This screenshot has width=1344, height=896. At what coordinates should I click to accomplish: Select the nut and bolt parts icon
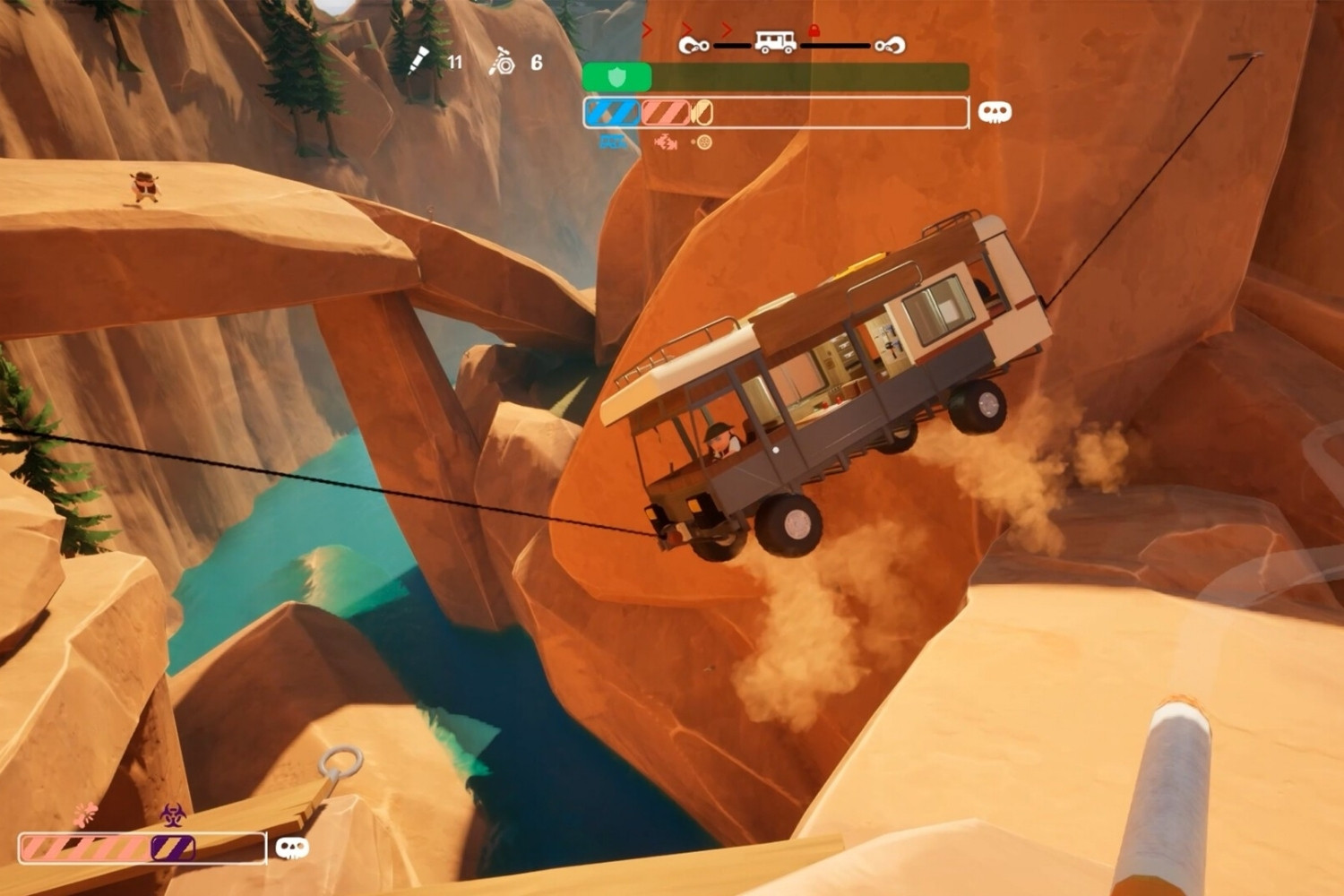click(502, 62)
